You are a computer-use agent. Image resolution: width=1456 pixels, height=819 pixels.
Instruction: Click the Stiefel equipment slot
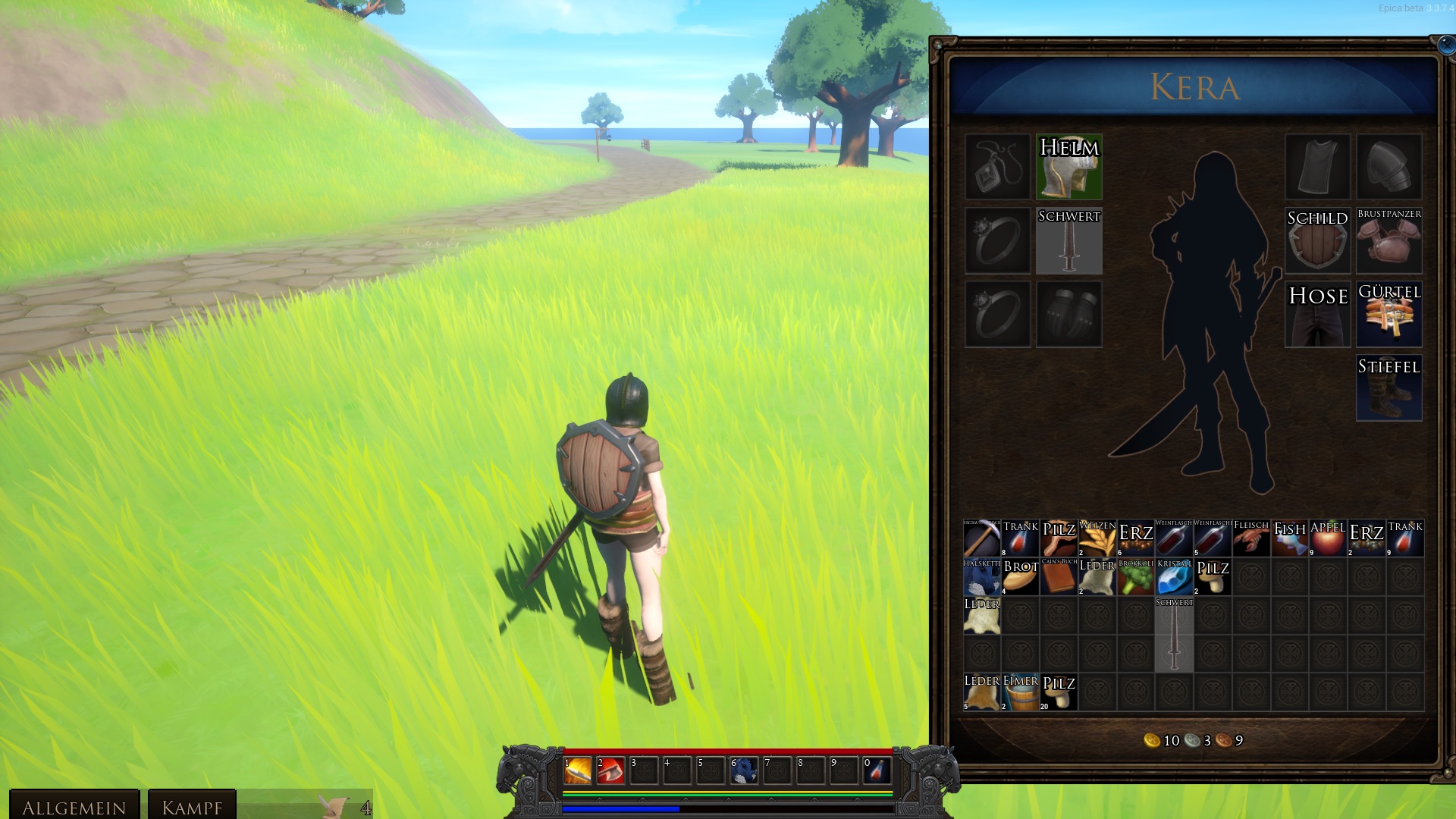point(1389,388)
